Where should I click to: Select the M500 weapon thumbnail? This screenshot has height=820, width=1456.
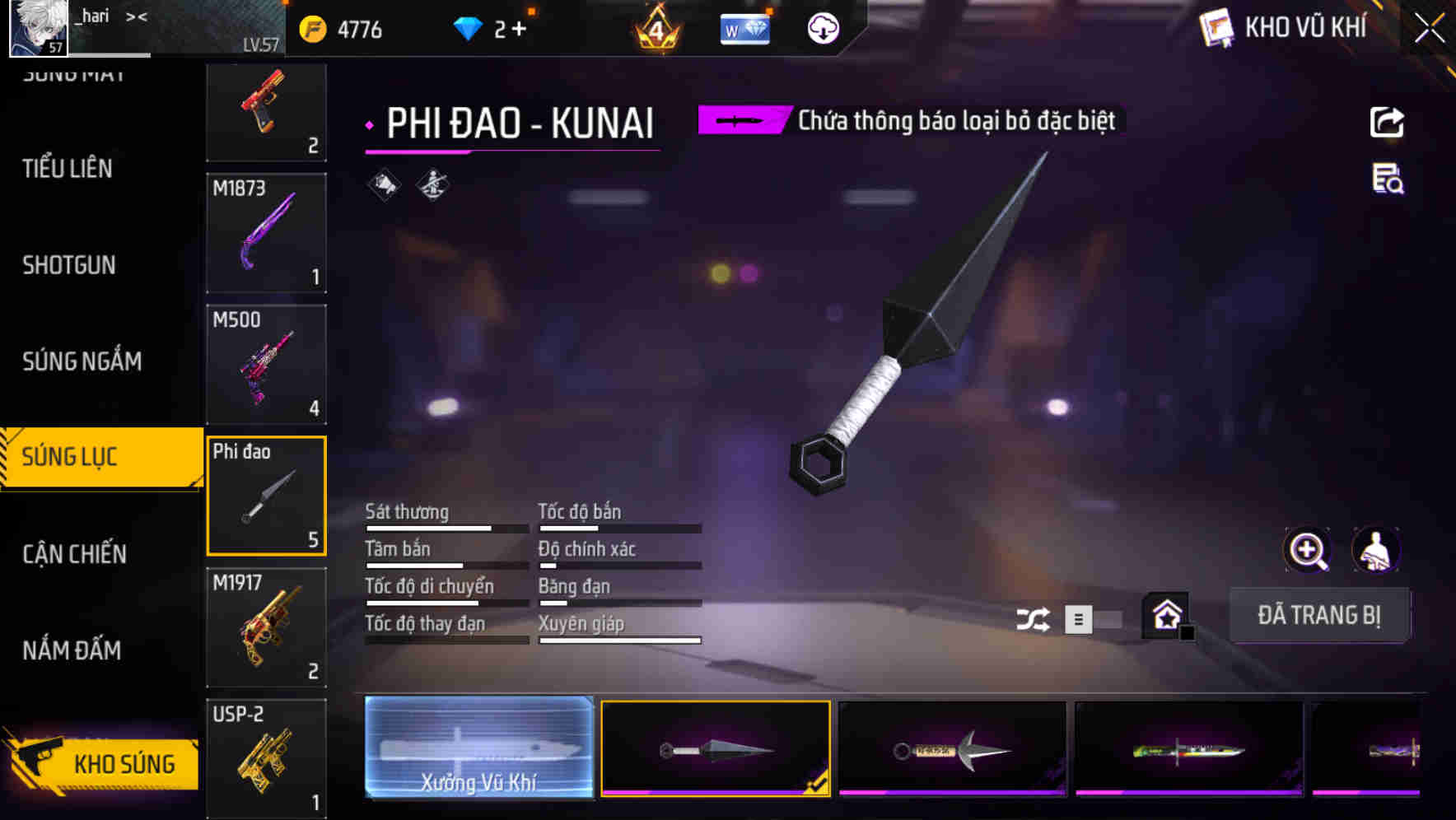(x=266, y=365)
